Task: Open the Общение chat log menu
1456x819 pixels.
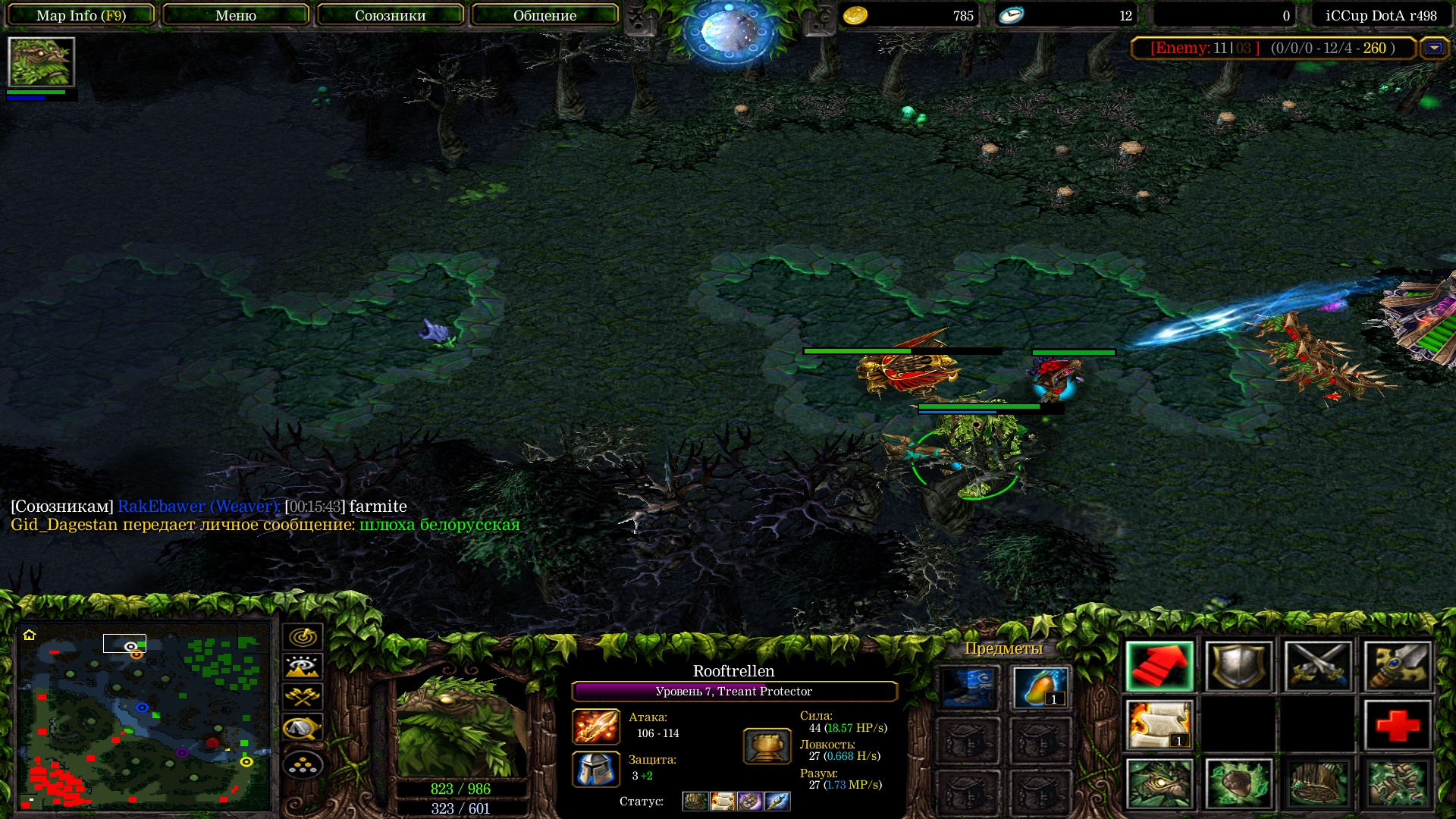Action: [x=544, y=15]
